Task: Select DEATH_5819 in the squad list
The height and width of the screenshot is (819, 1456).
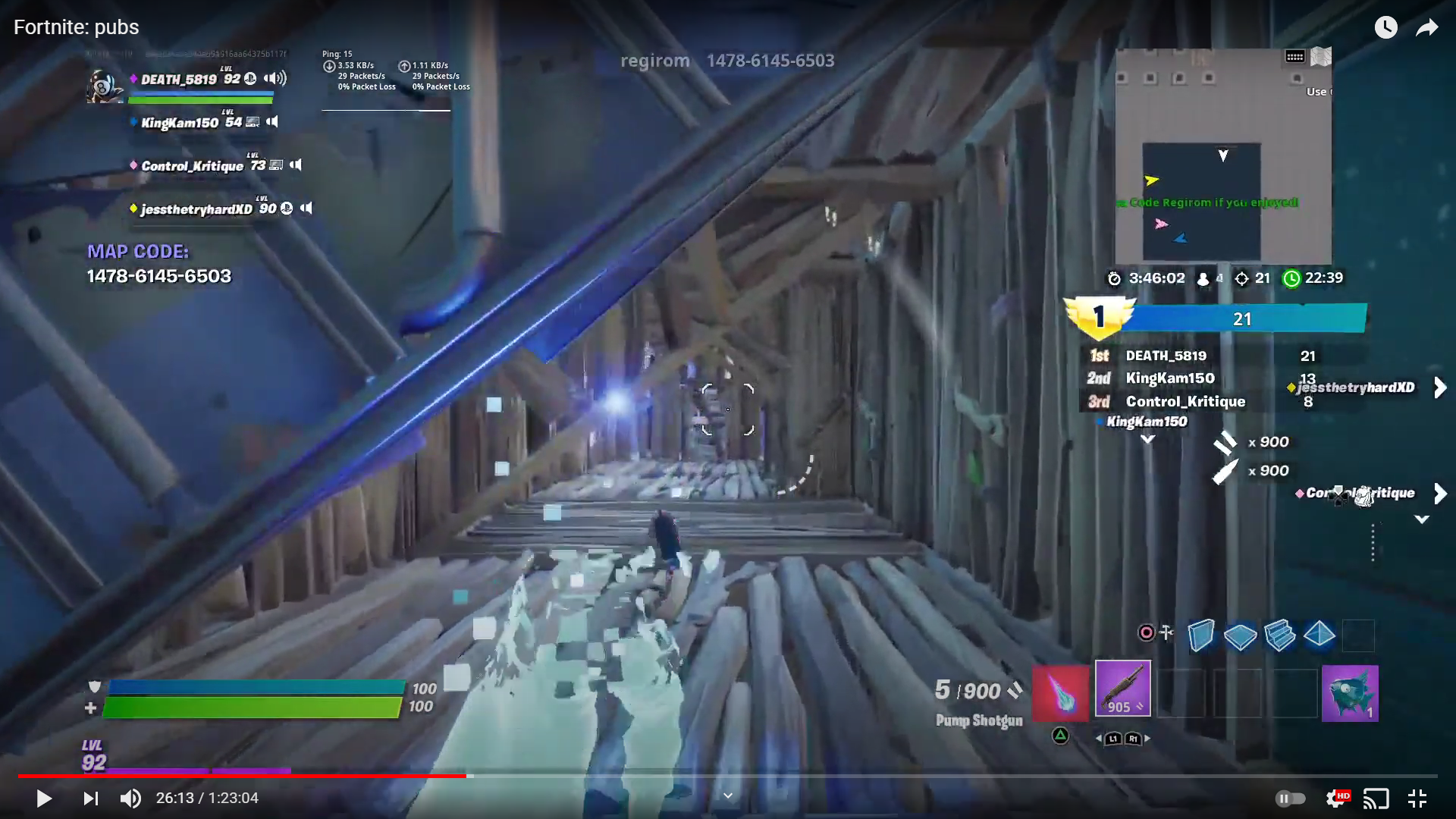Action: pyautogui.click(x=179, y=80)
